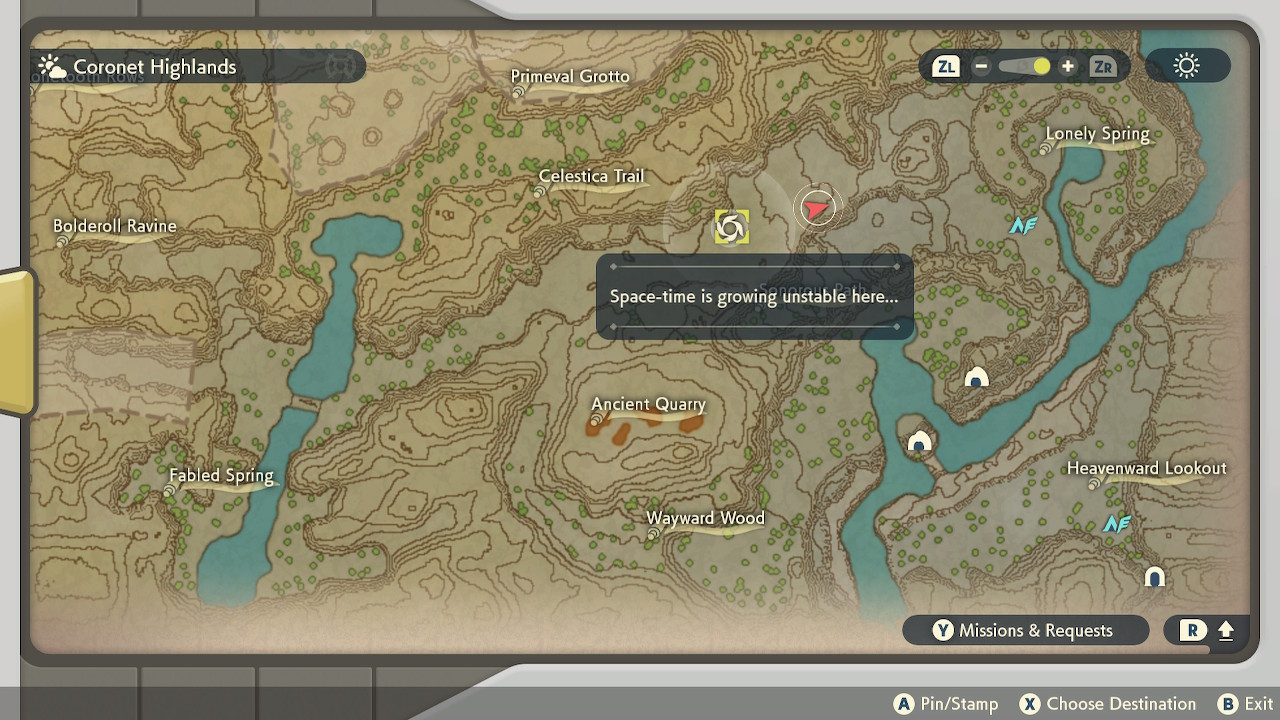1280x720 pixels.
Task: Select the red player position arrow marker
Action: tap(817, 206)
